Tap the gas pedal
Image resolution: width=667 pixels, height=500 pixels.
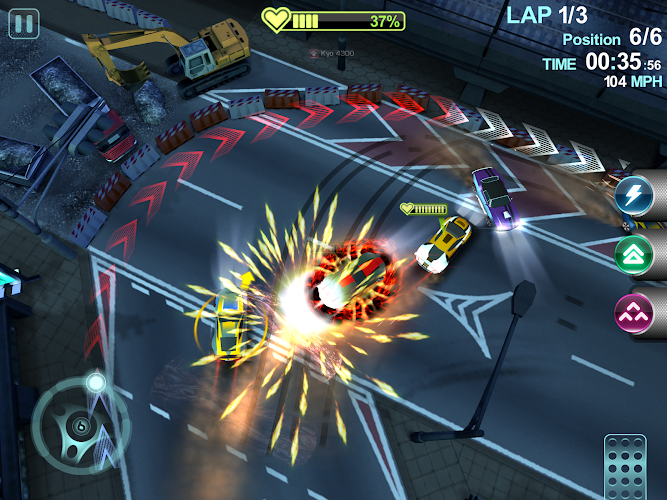click(626, 467)
